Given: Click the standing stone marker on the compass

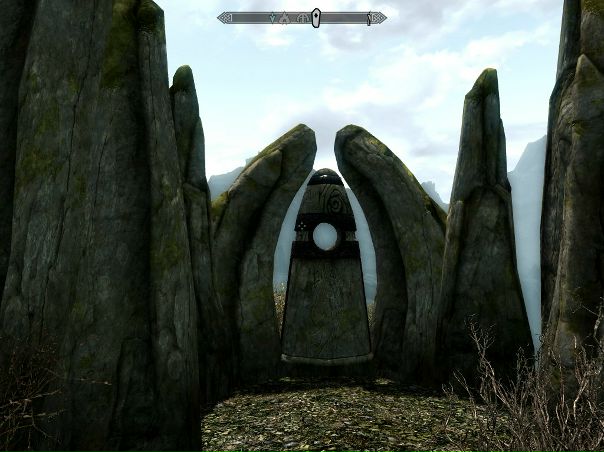Looking at the screenshot, I should [316, 17].
